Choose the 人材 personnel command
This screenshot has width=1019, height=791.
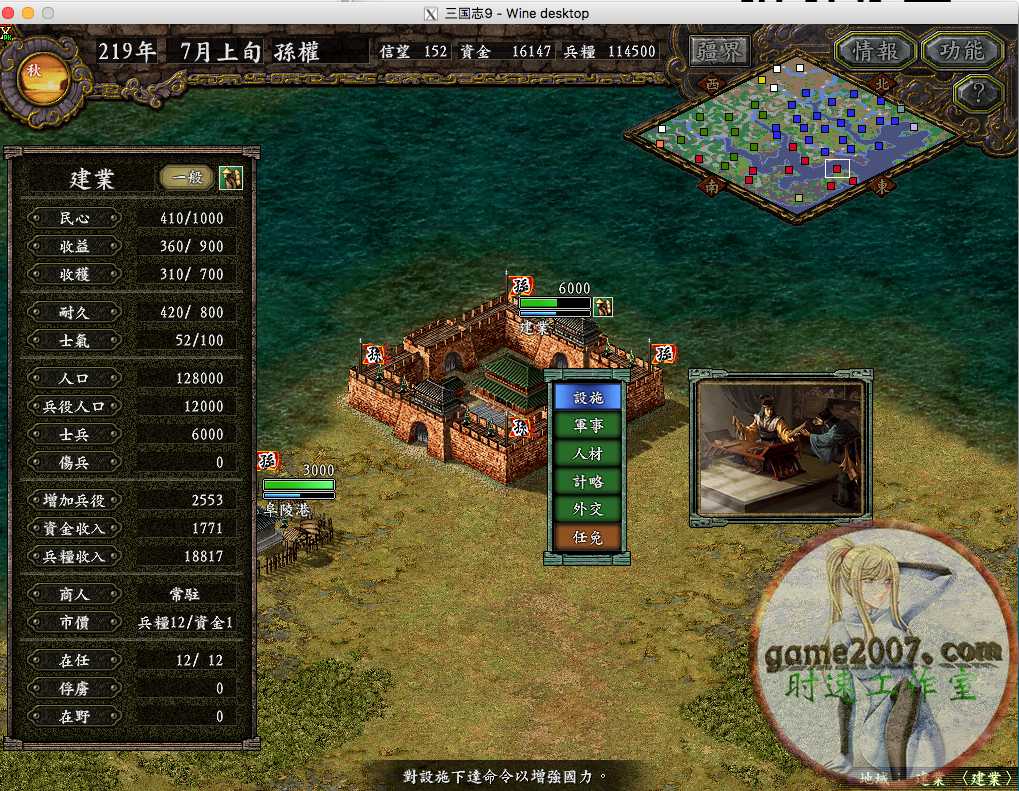click(x=588, y=453)
